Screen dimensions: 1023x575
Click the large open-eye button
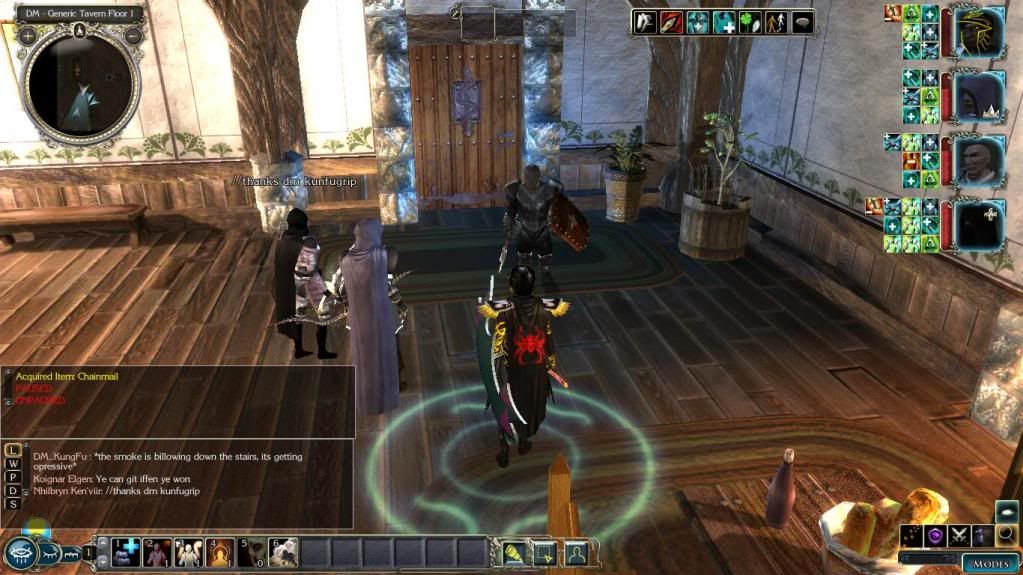20,553
